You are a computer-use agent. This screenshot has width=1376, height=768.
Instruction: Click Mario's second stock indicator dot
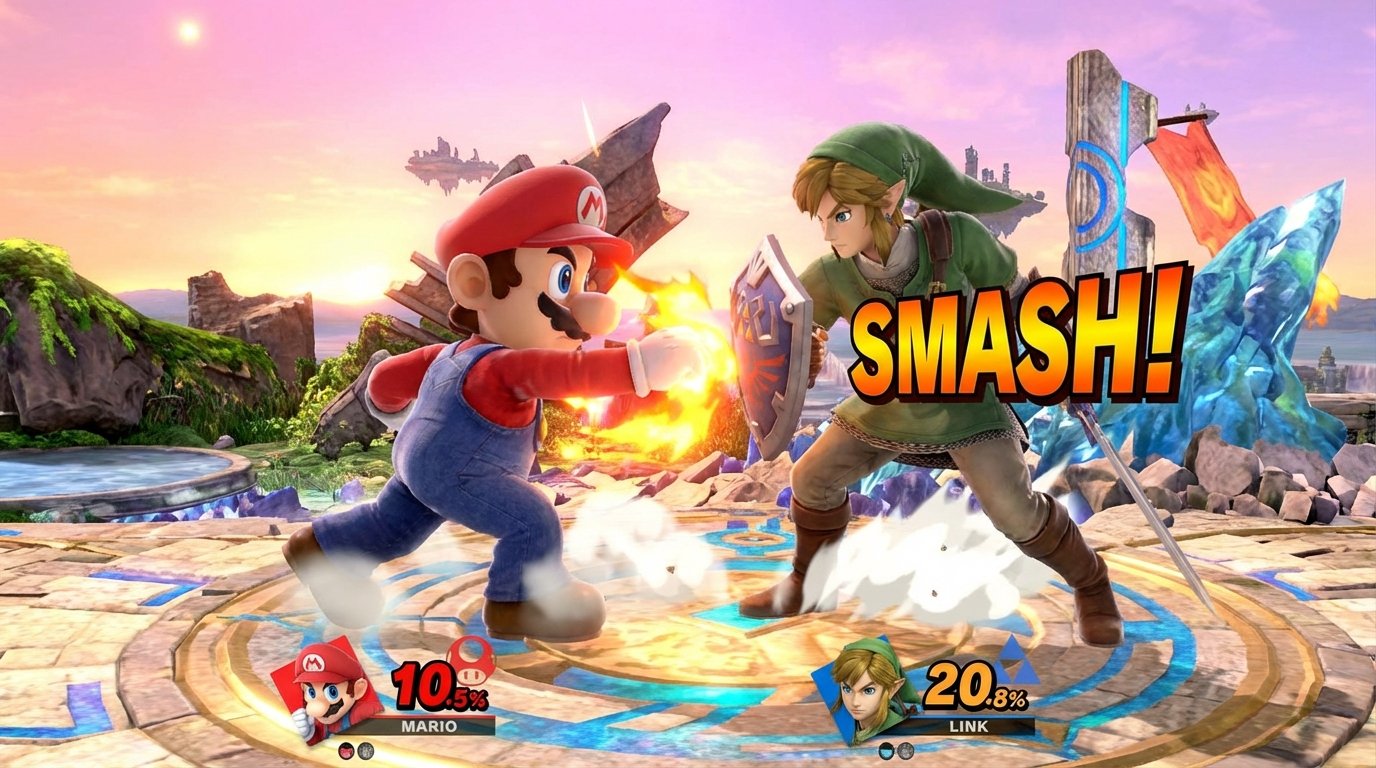366,751
